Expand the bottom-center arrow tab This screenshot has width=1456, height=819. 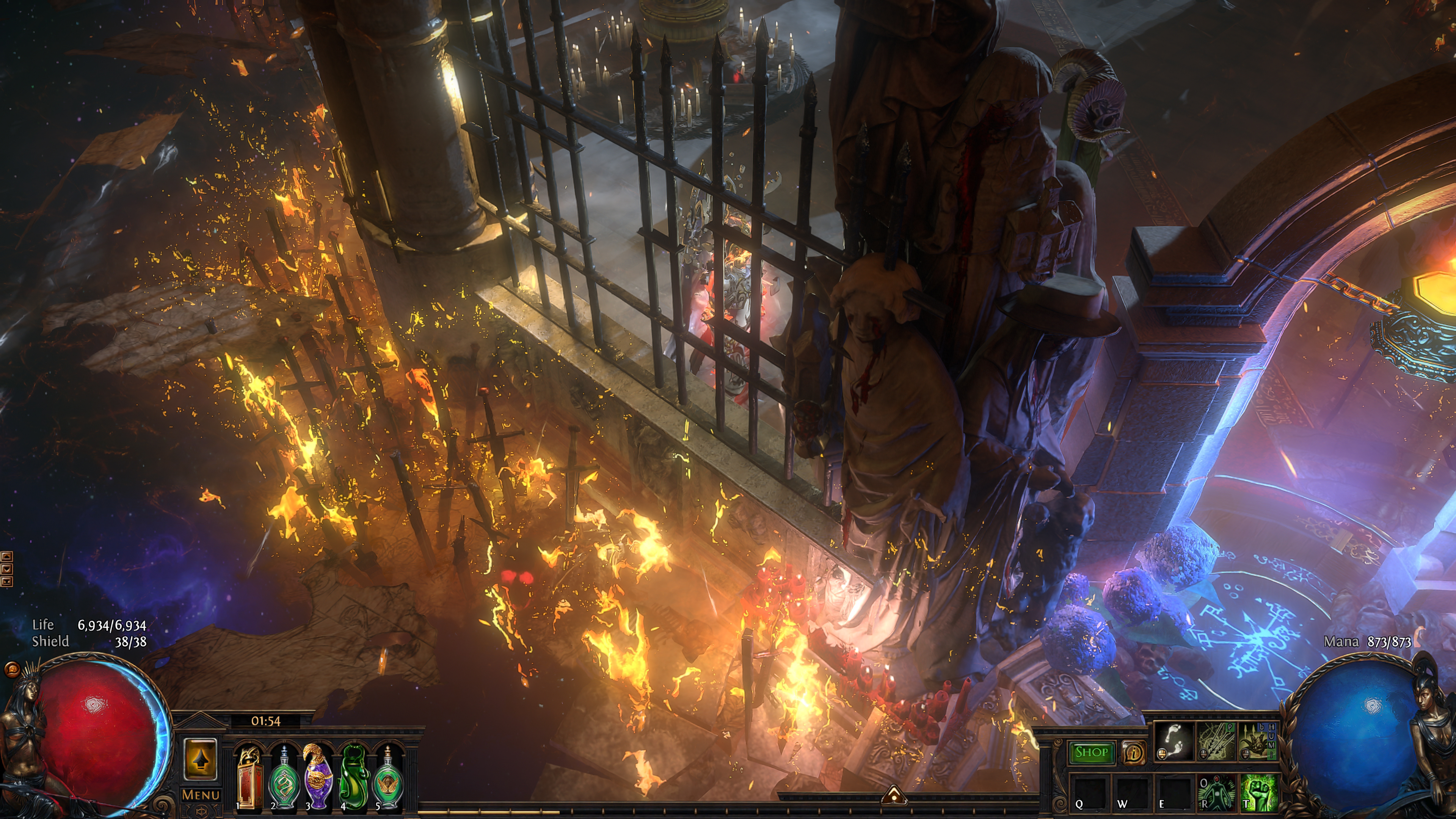[x=894, y=795]
